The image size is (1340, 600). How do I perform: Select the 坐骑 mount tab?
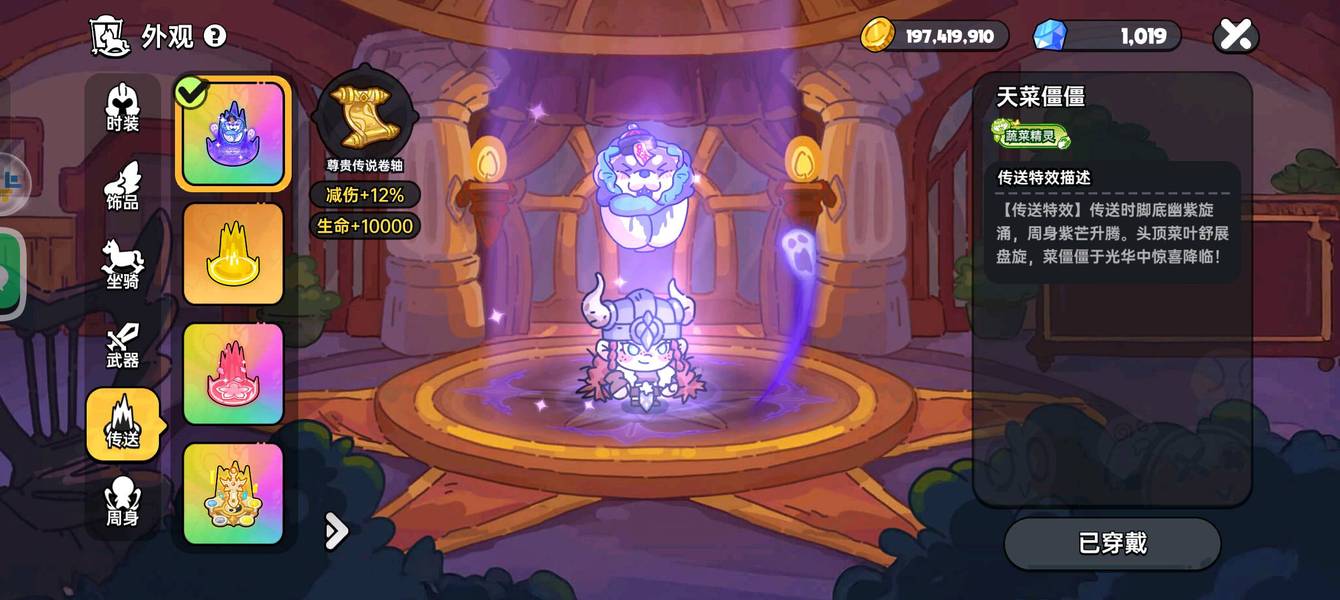(x=123, y=265)
